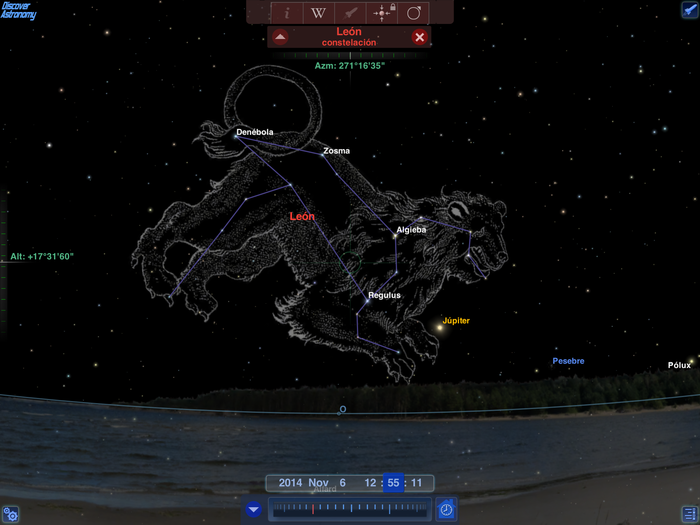The width and height of the screenshot is (700, 525).
Task: Open the settings gears icon
Action: (11, 514)
